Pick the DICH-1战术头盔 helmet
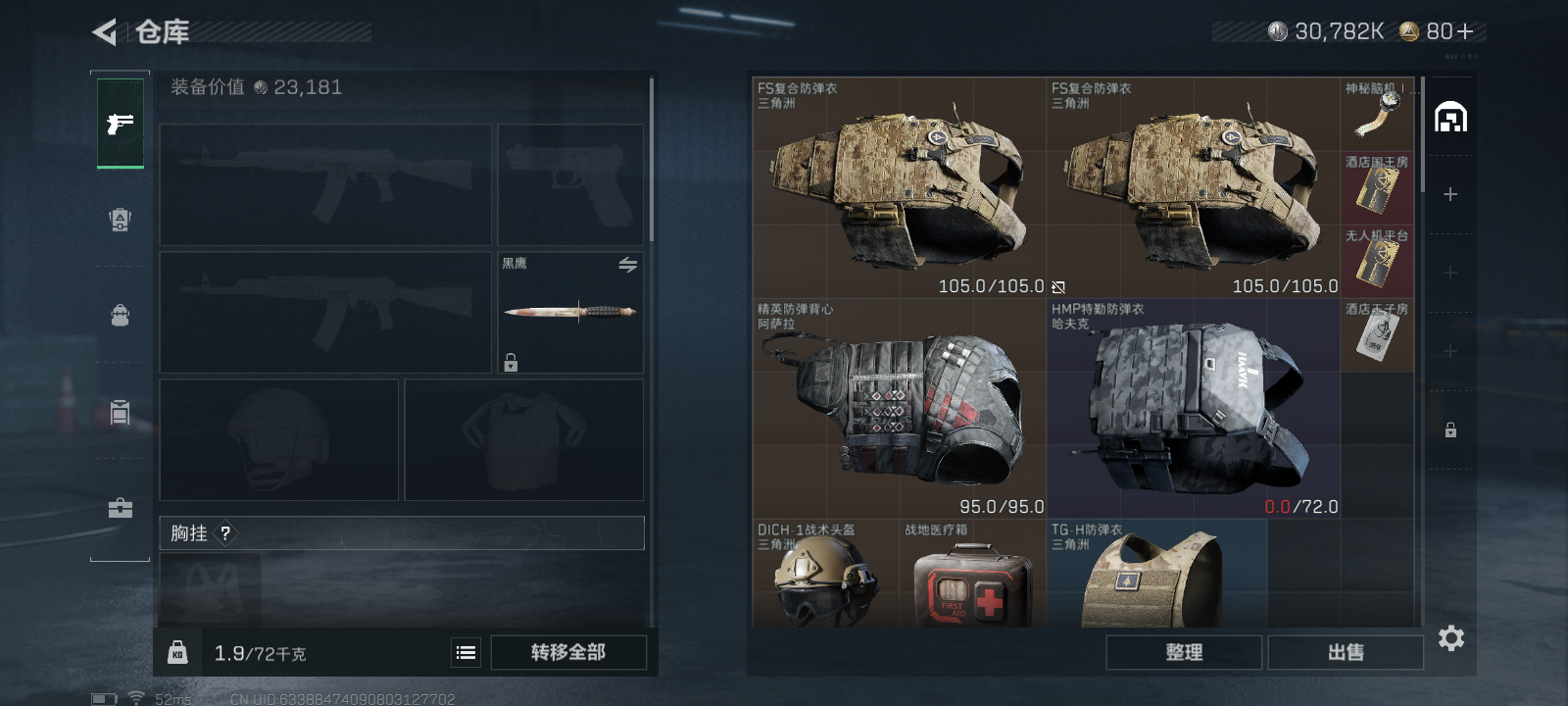 pos(825,576)
